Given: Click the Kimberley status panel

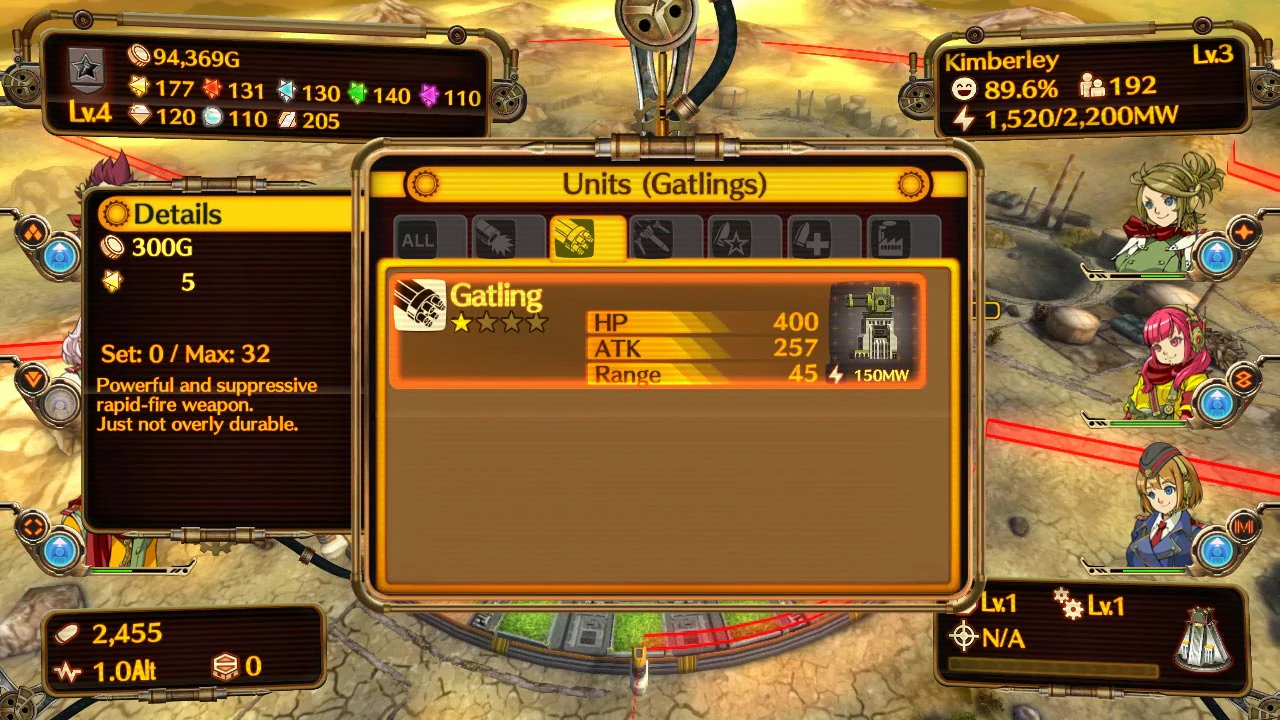Looking at the screenshot, I should 1090,88.
